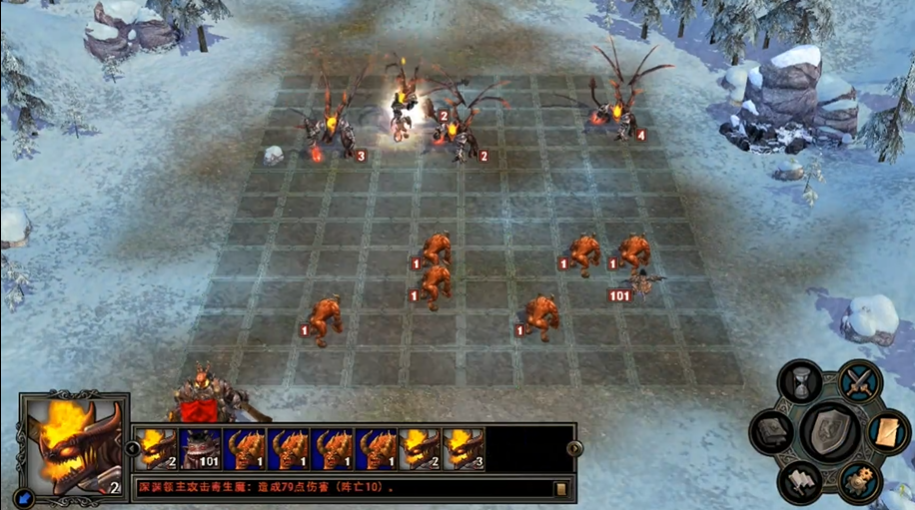Open game options with the gear button
The image size is (915, 510).
[x=859, y=482]
